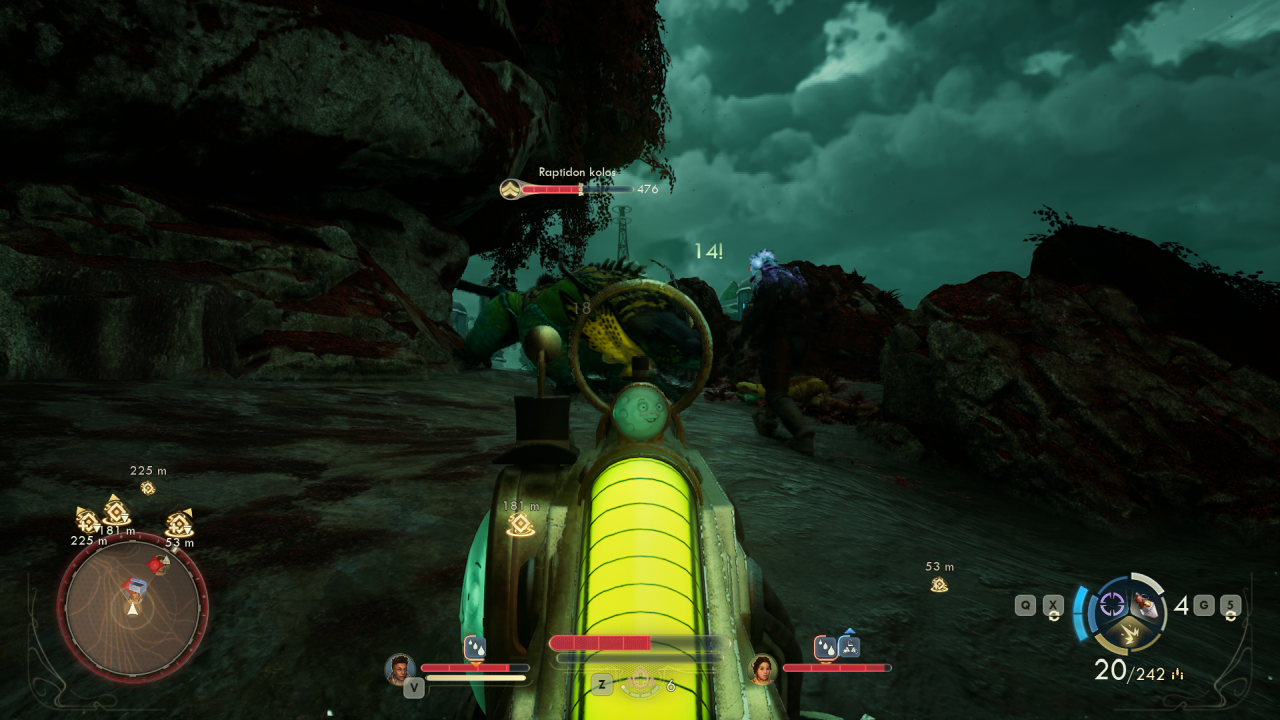The height and width of the screenshot is (720, 1280).
Task: Open the circular minimap
Action: click(x=132, y=607)
